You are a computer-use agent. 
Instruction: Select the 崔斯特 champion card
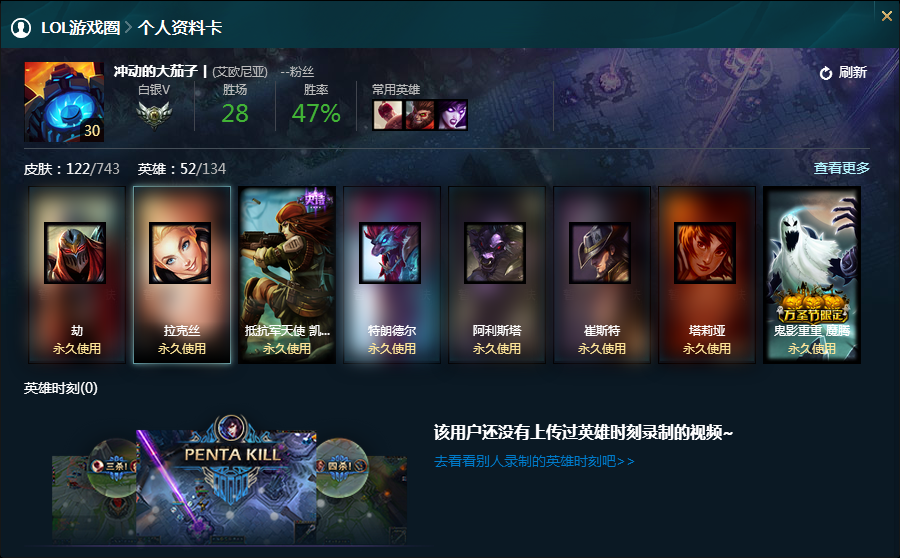pyautogui.click(x=602, y=274)
